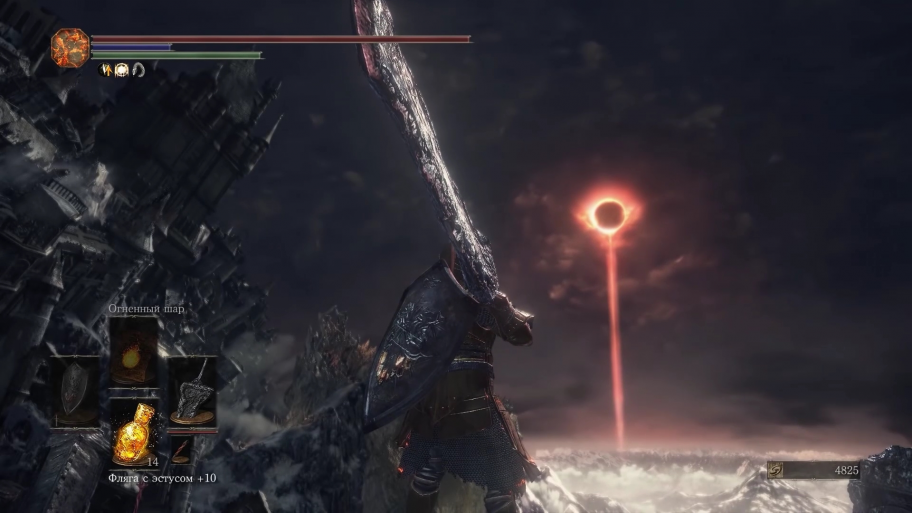Click the orange-arrow buff status icon
Image resolution: width=912 pixels, height=513 pixels.
coord(106,69)
